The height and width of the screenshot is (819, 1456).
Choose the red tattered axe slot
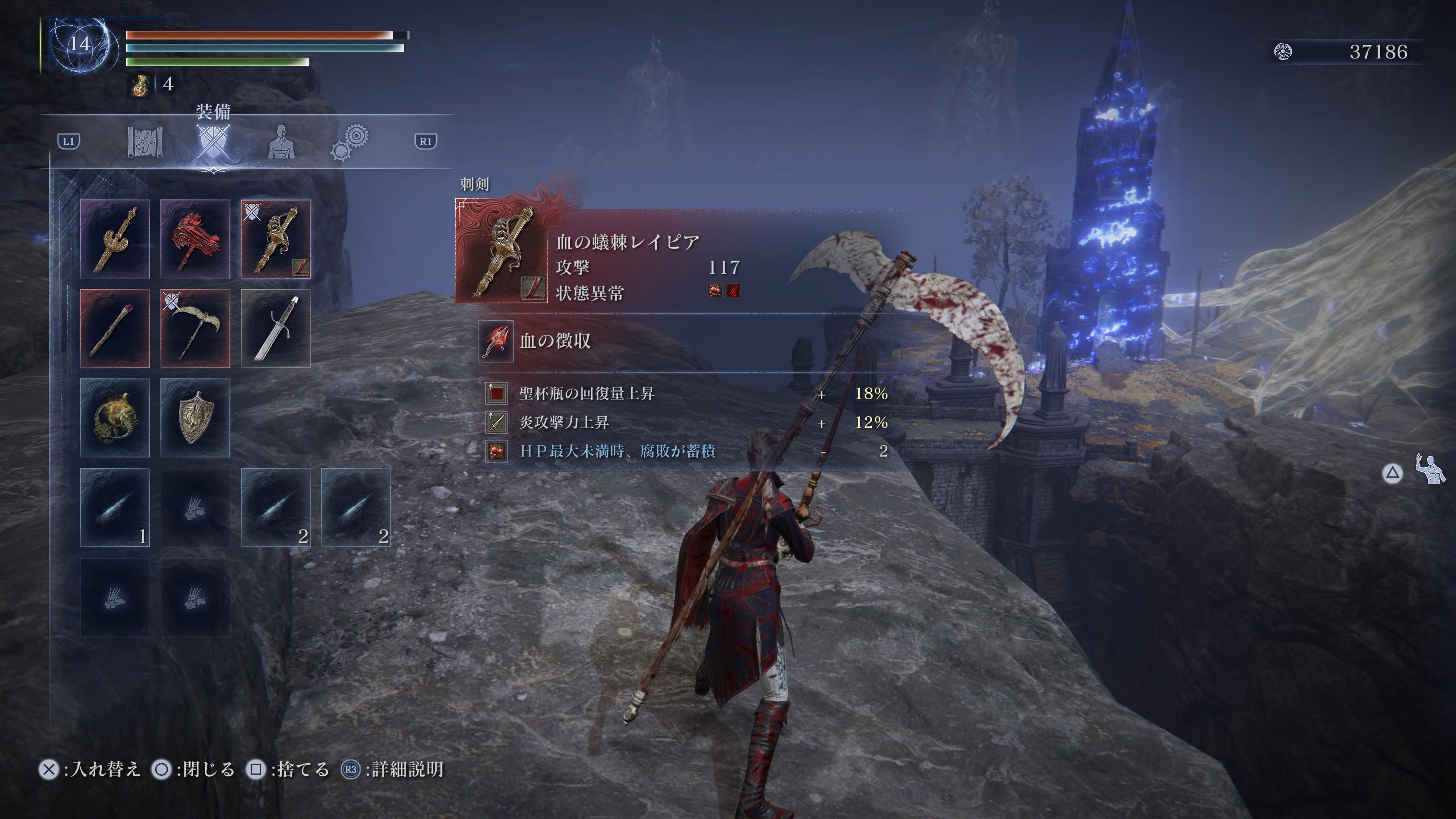click(195, 238)
